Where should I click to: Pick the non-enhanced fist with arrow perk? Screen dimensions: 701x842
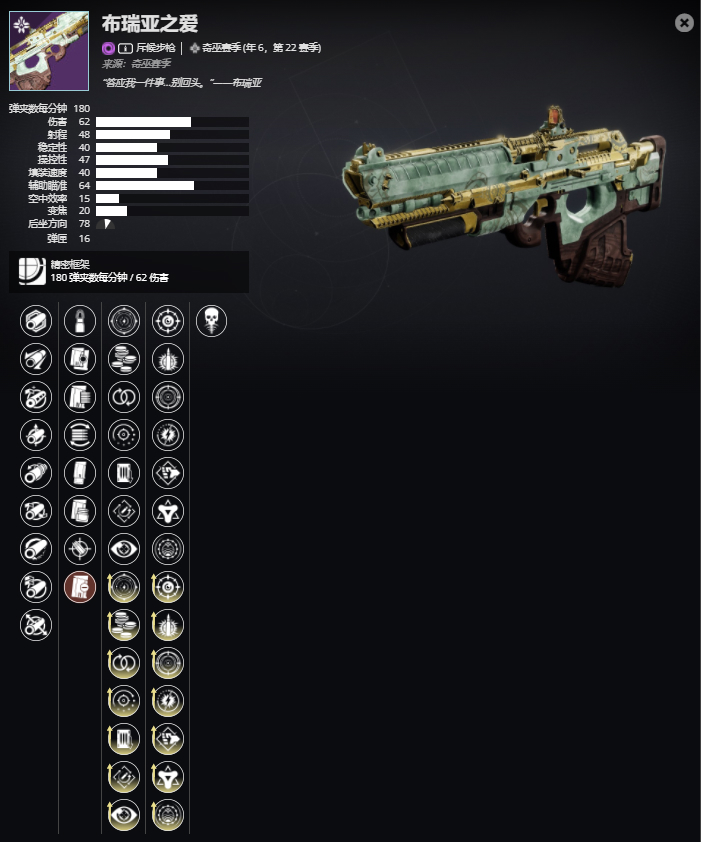(x=168, y=473)
